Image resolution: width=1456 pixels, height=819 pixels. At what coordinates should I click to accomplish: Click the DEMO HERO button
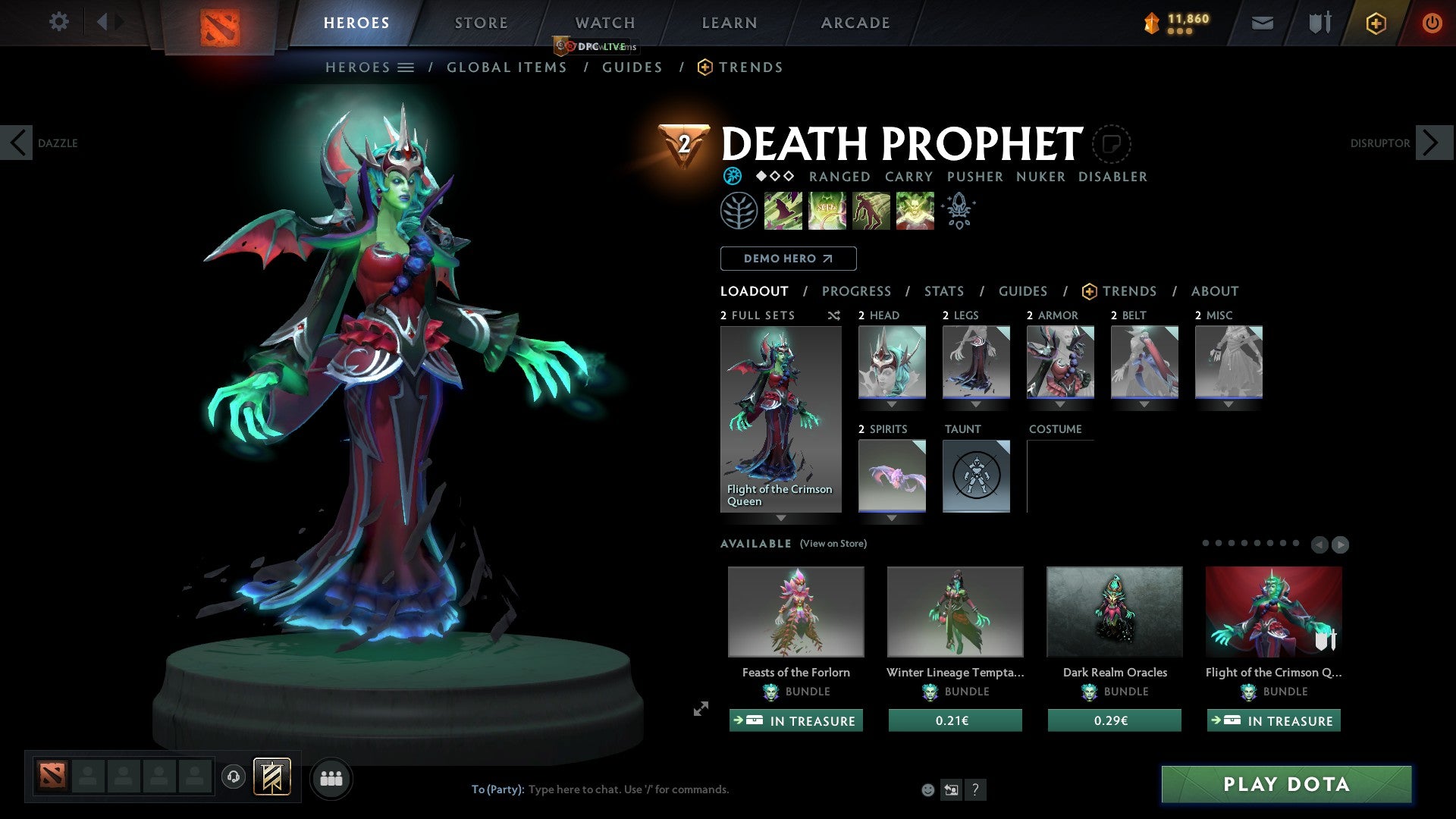coord(788,259)
